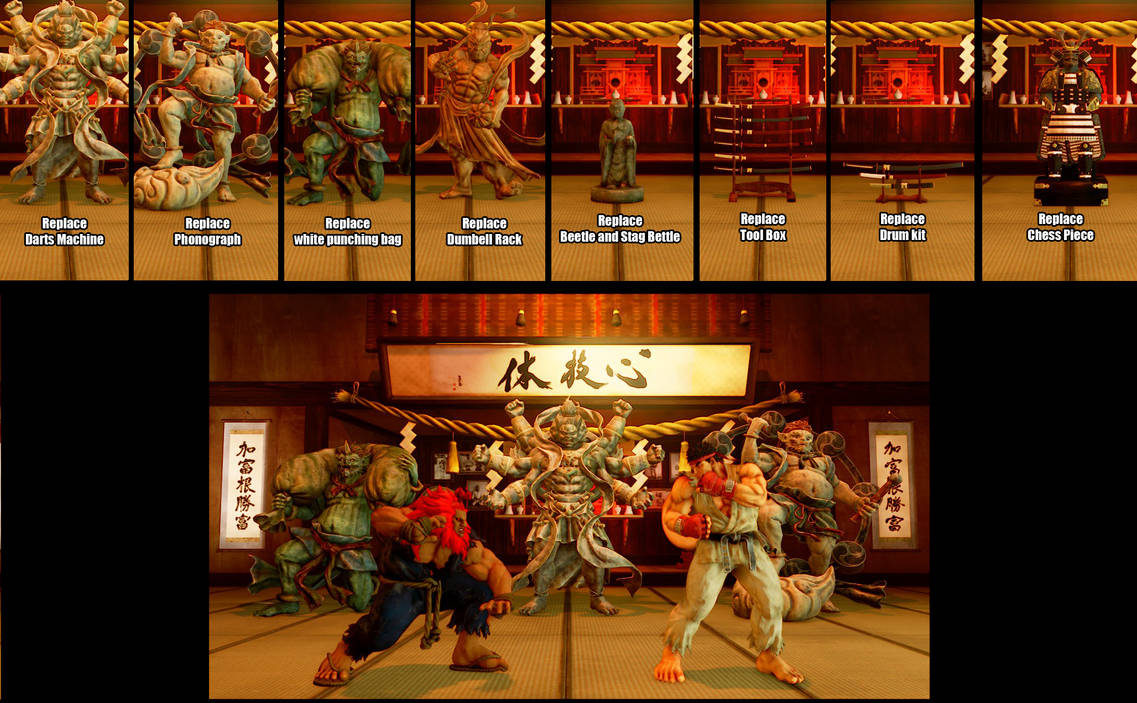Select the Replace Darts Machine thumbnail
This screenshot has width=1137, height=703.
64,140
